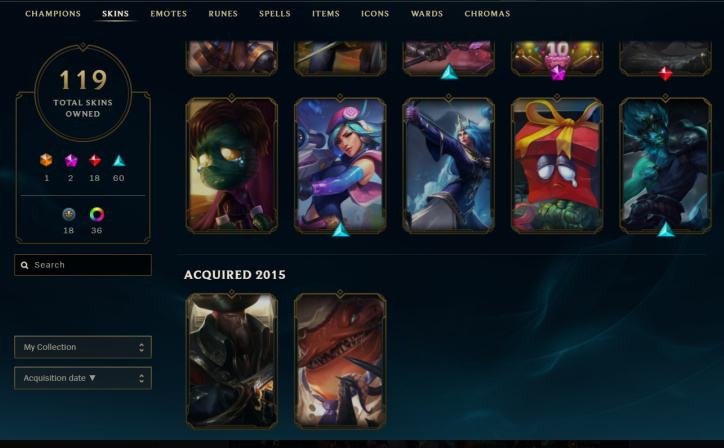Switch to the Wards tab
Screen dimensions: 724x448
(x=427, y=14)
